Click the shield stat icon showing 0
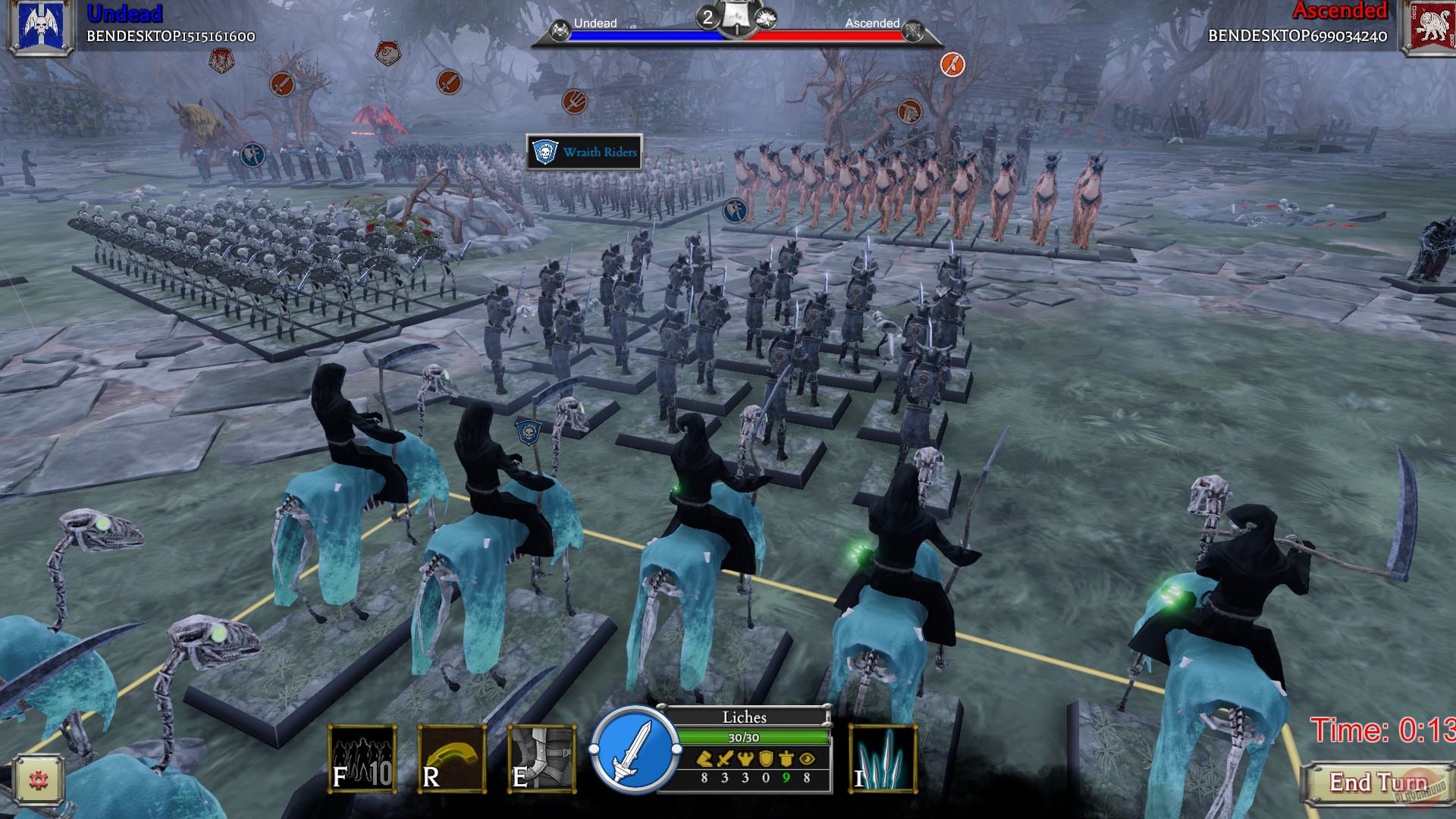 point(766,758)
